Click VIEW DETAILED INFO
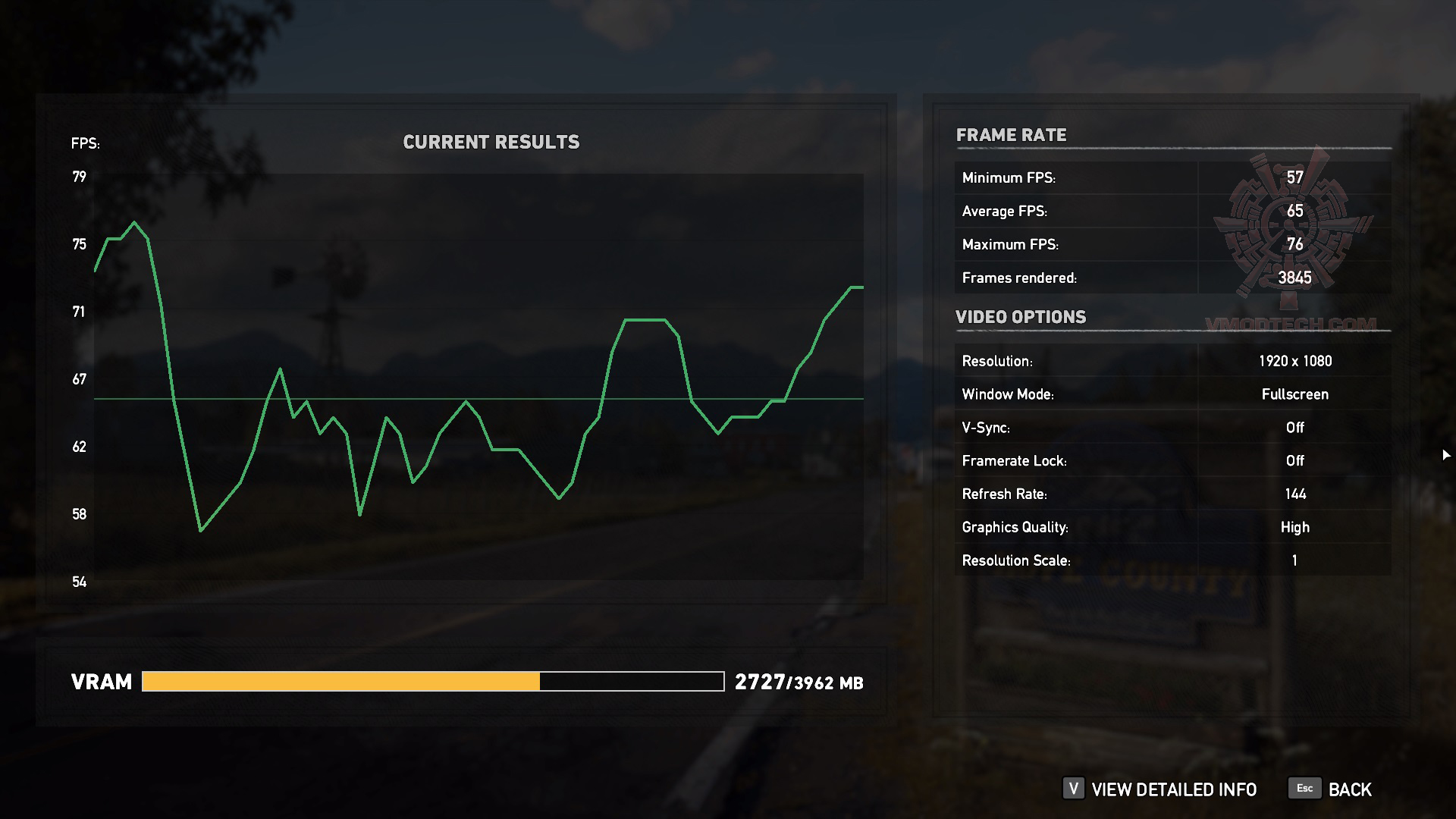This screenshot has height=819, width=1456. (1173, 789)
